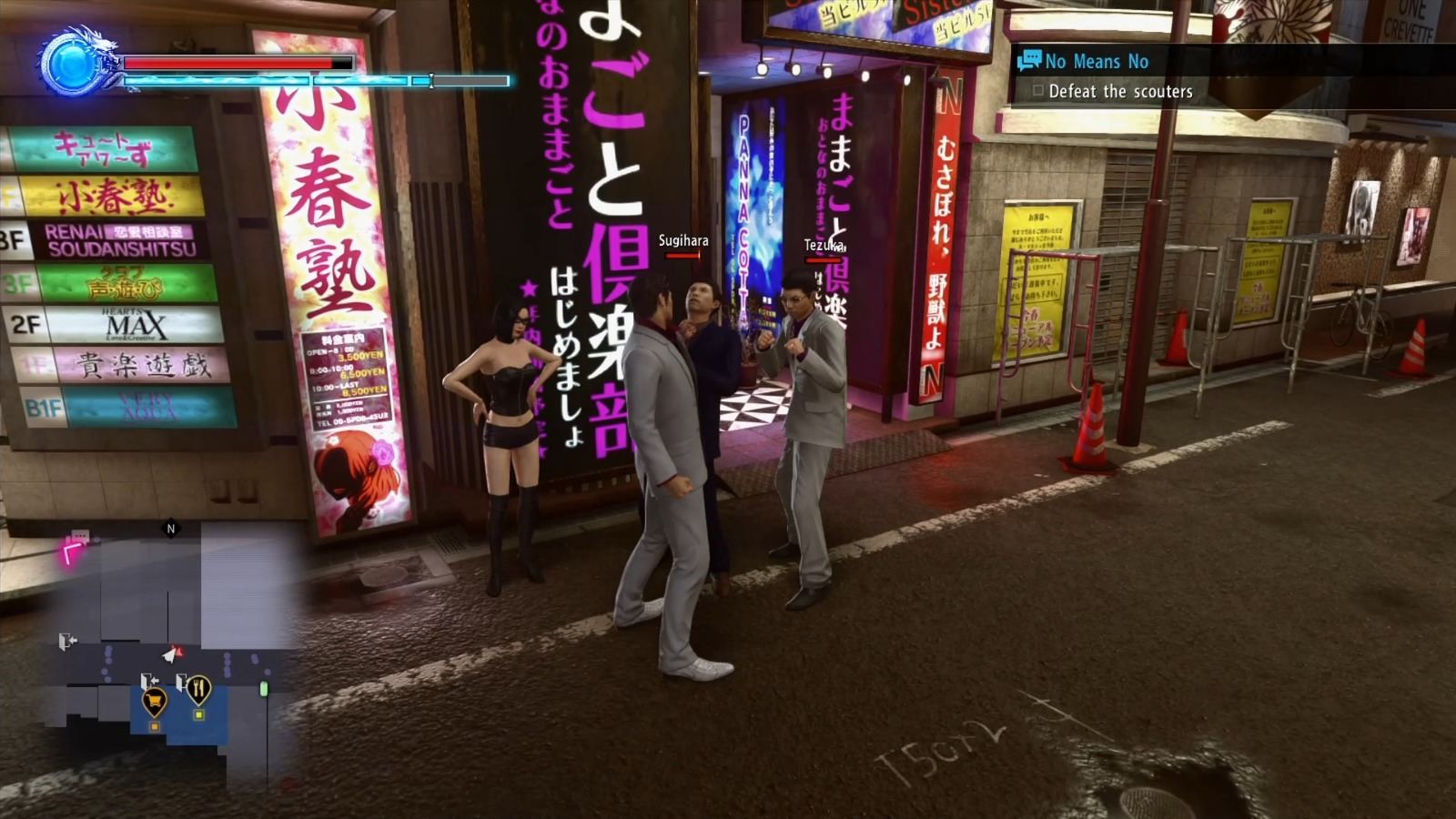Click the door entrance icon on the minimap's left edge
Image resolution: width=1456 pixels, height=819 pixels.
tap(66, 640)
